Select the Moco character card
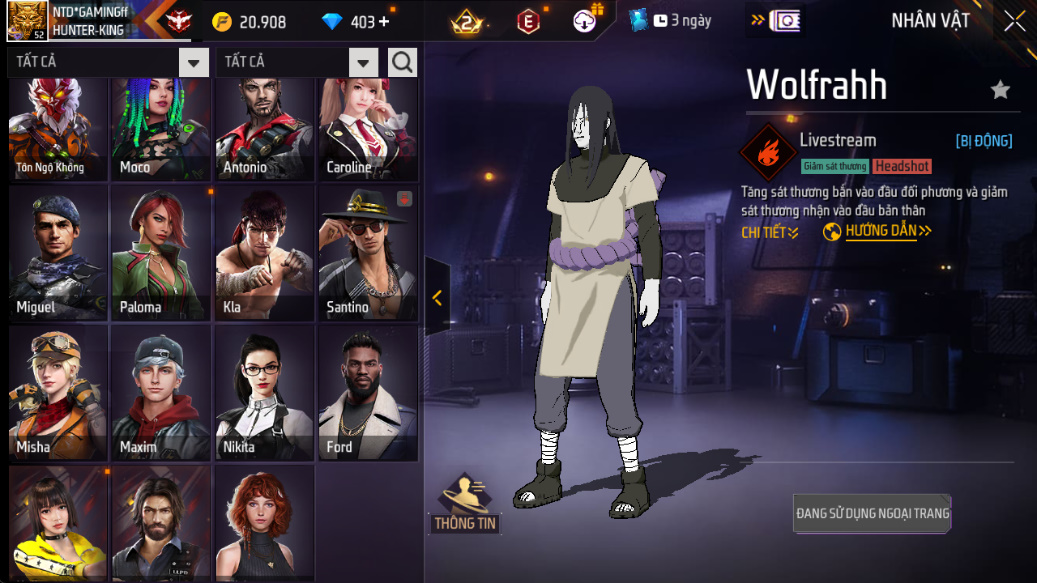Screen dimensions: 1037x583 (x=161, y=130)
